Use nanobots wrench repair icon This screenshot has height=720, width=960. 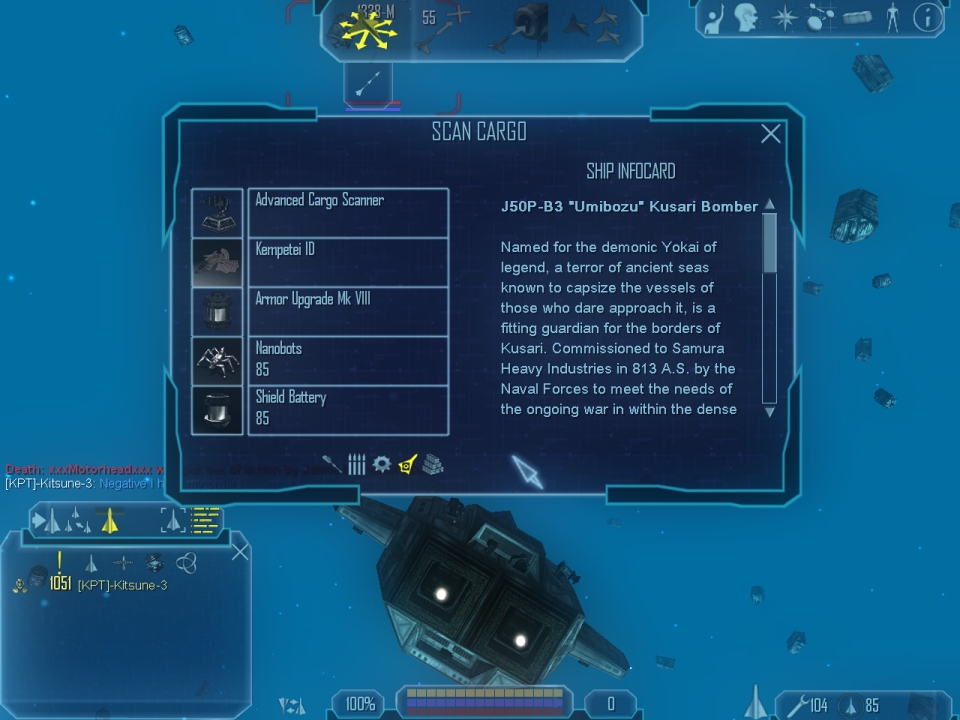click(x=797, y=705)
